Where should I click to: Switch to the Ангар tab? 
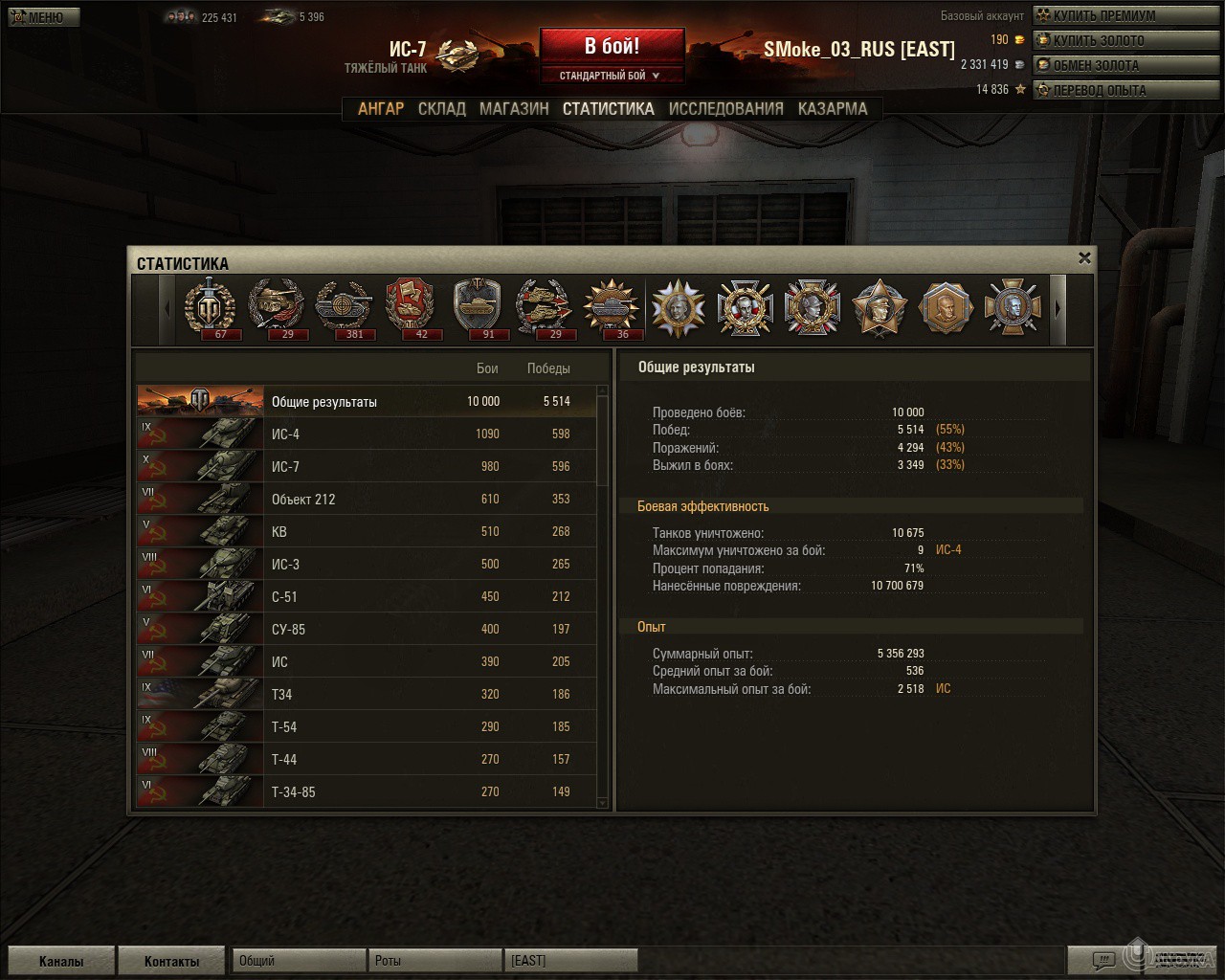pos(381,109)
